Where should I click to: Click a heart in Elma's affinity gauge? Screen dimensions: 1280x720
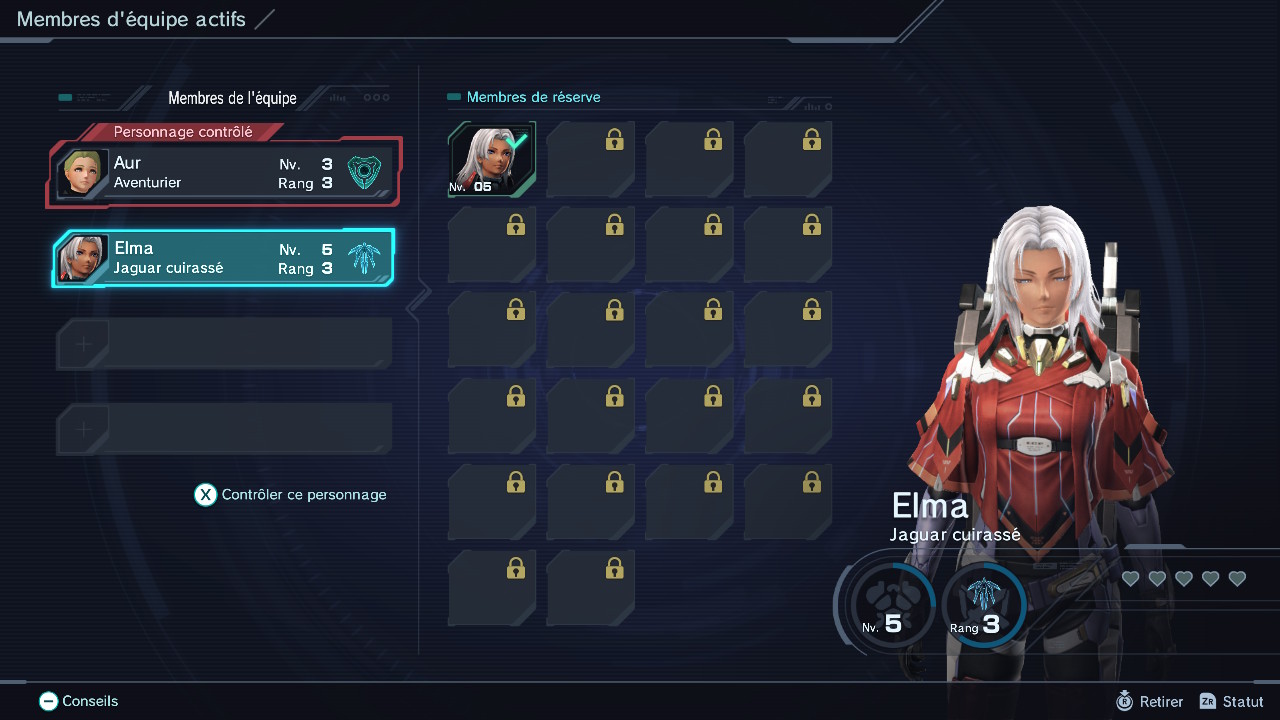click(x=1130, y=578)
